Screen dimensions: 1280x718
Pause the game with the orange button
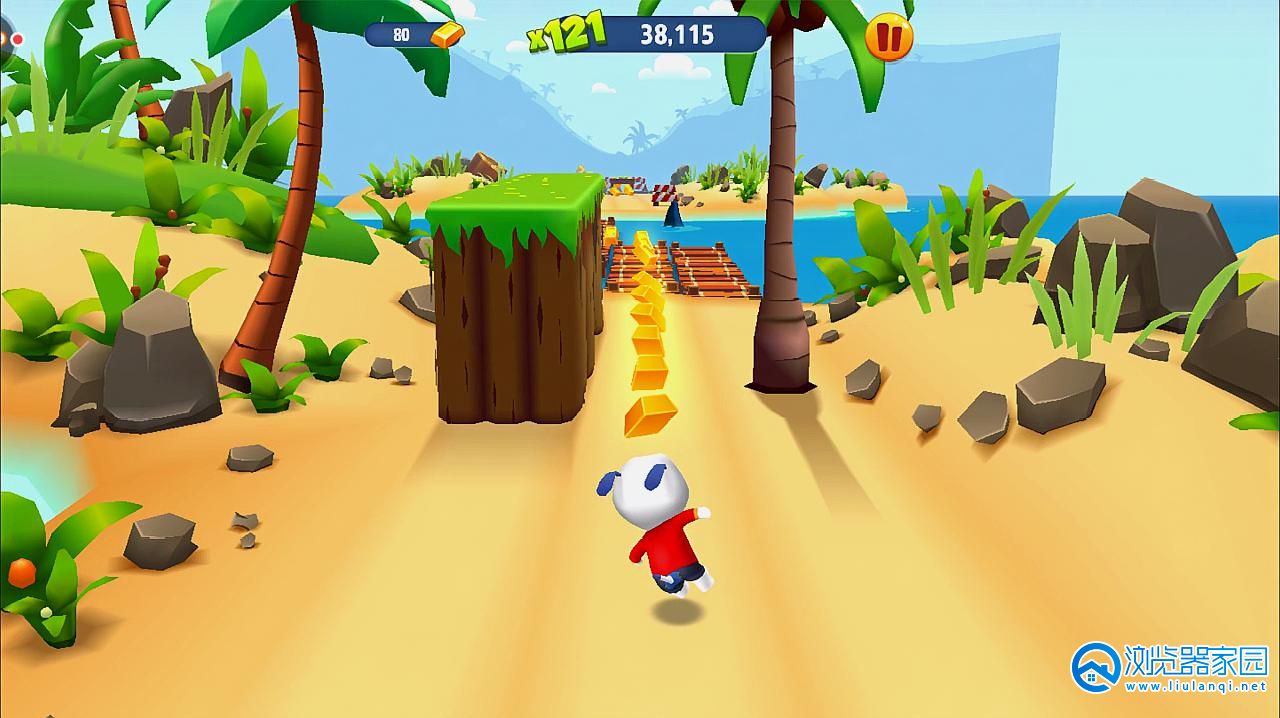(x=888, y=38)
